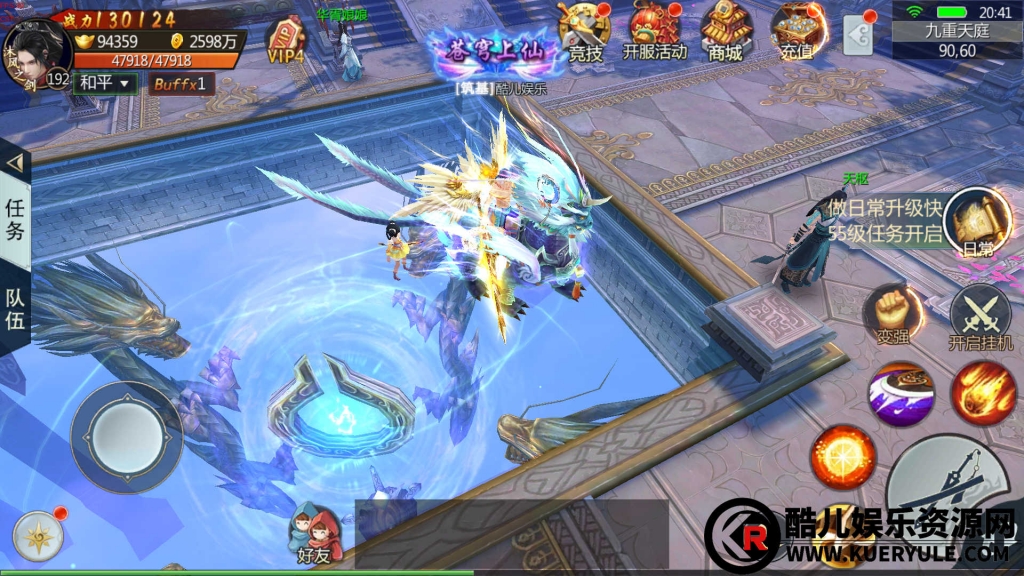Open the 商城 shop
The image size is (1024, 576).
click(725, 33)
